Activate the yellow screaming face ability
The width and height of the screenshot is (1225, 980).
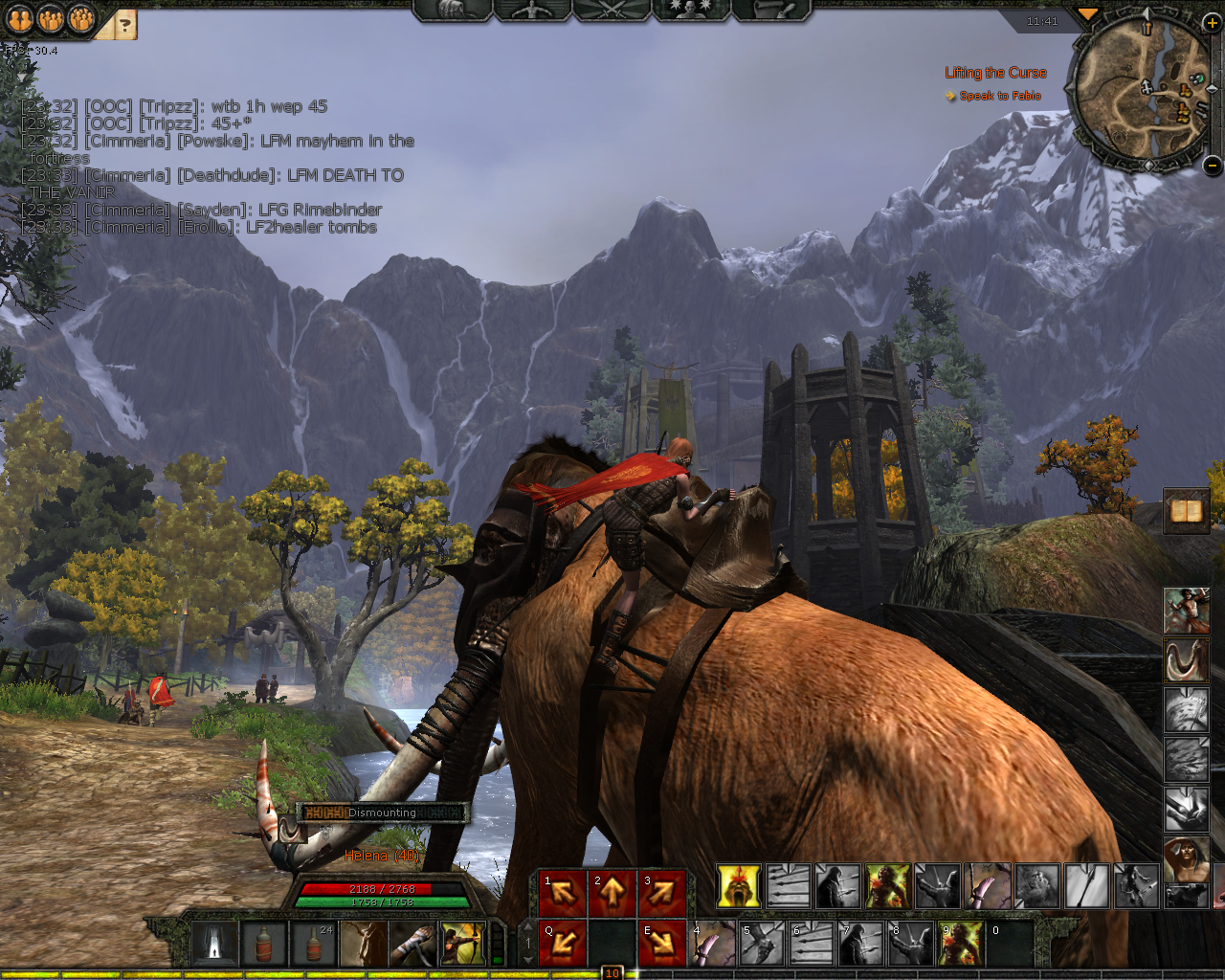pyautogui.click(x=739, y=886)
